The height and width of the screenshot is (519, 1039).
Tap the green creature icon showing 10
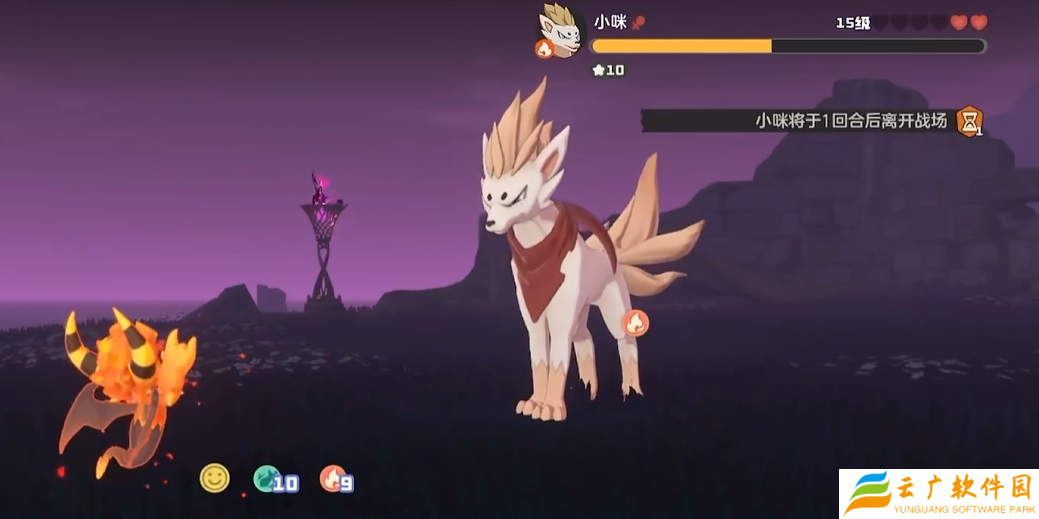click(266, 479)
